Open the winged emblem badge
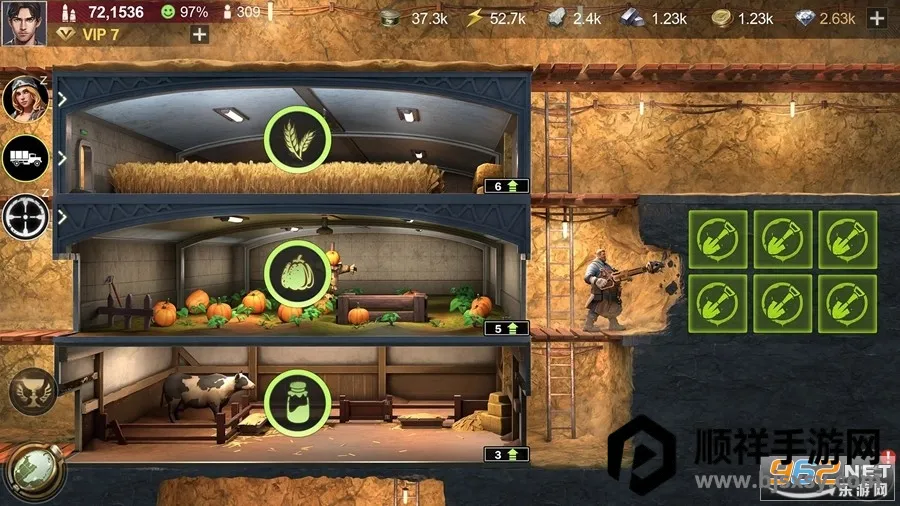Image resolution: width=900 pixels, height=506 pixels. (x=30, y=391)
